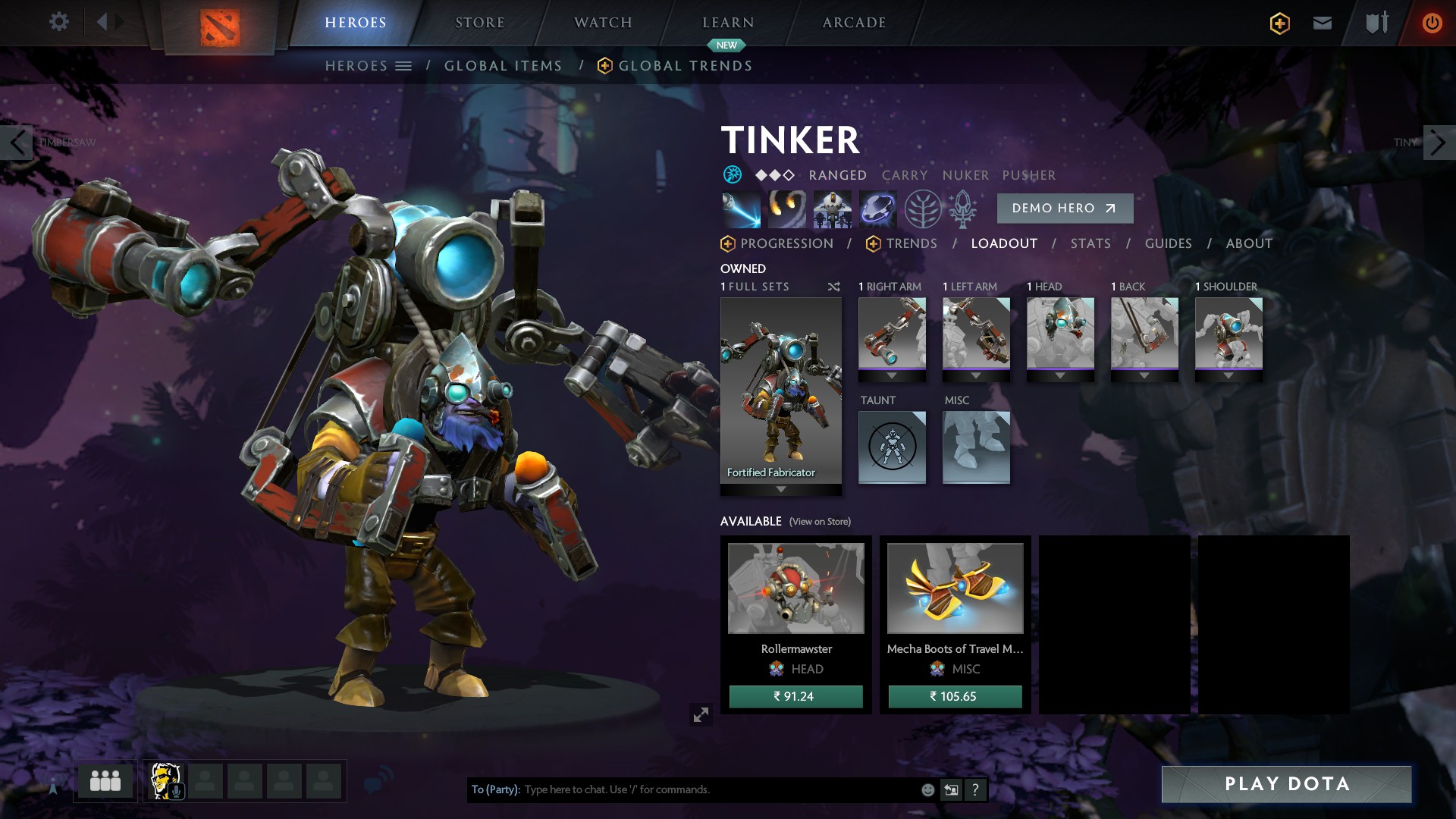Open the Heat-Seeking Missile ability icon
Screen dimensions: 1456x819
click(x=786, y=209)
